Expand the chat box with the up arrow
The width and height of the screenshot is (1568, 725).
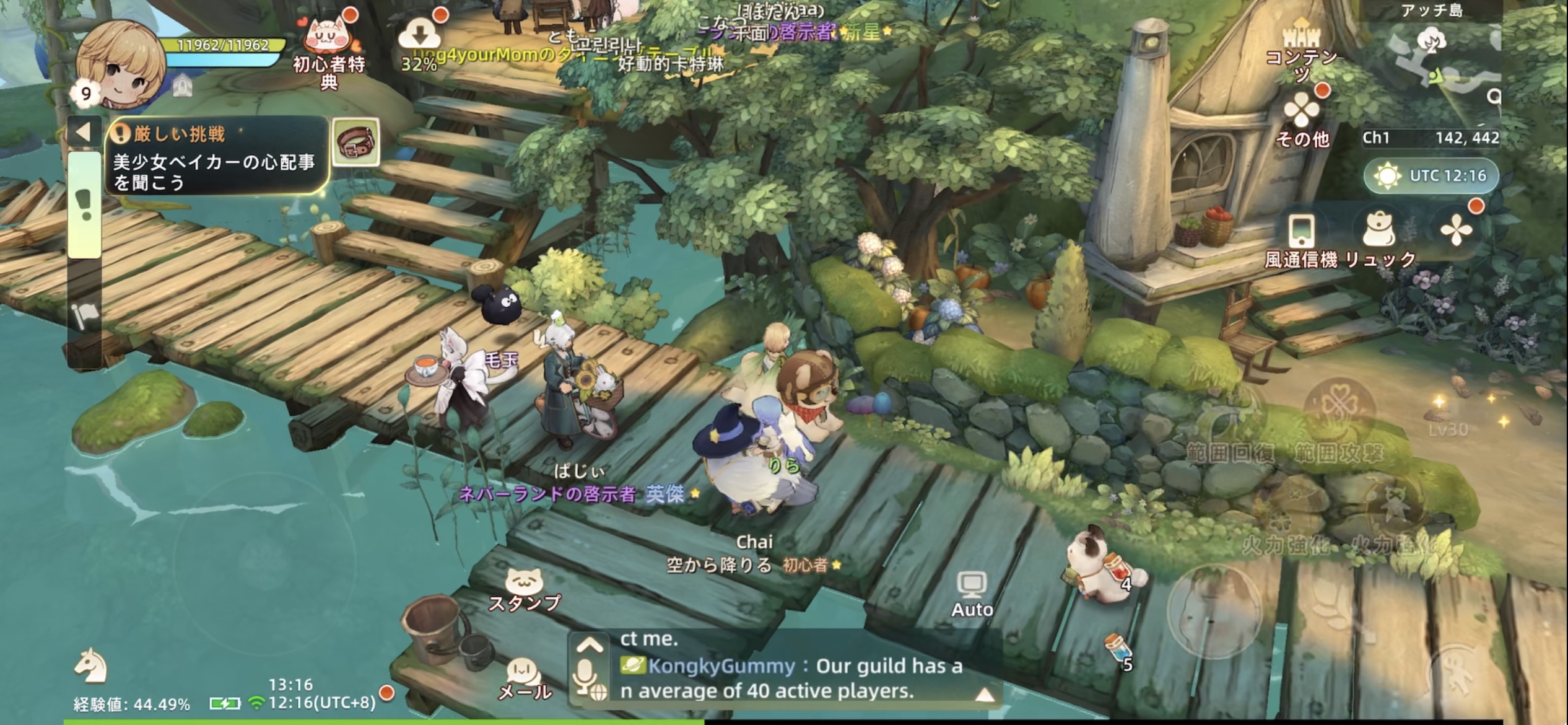click(x=589, y=646)
